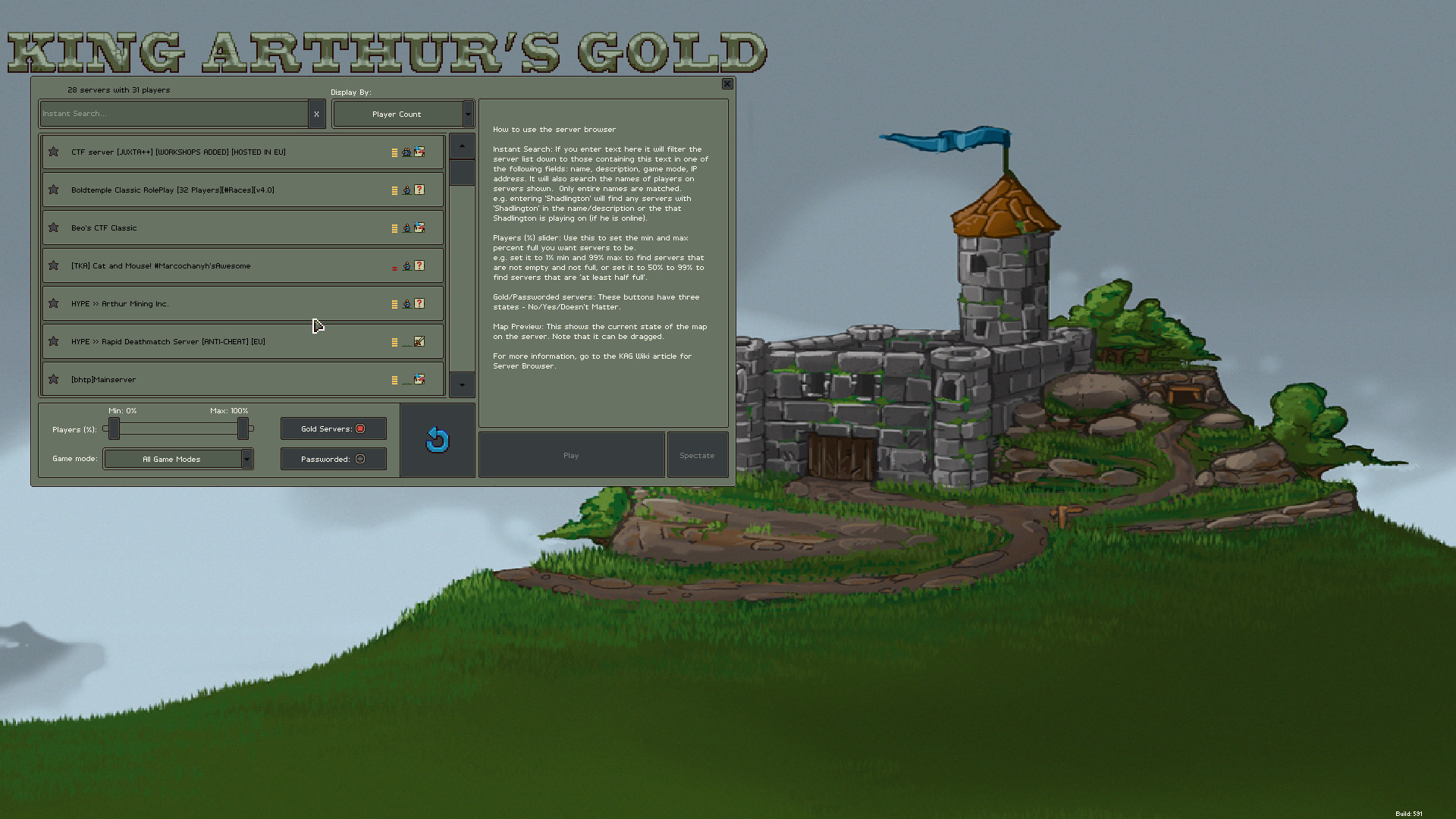Refresh the server list with blue arrow
The image size is (1456, 819).
pyautogui.click(x=438, y=440)
